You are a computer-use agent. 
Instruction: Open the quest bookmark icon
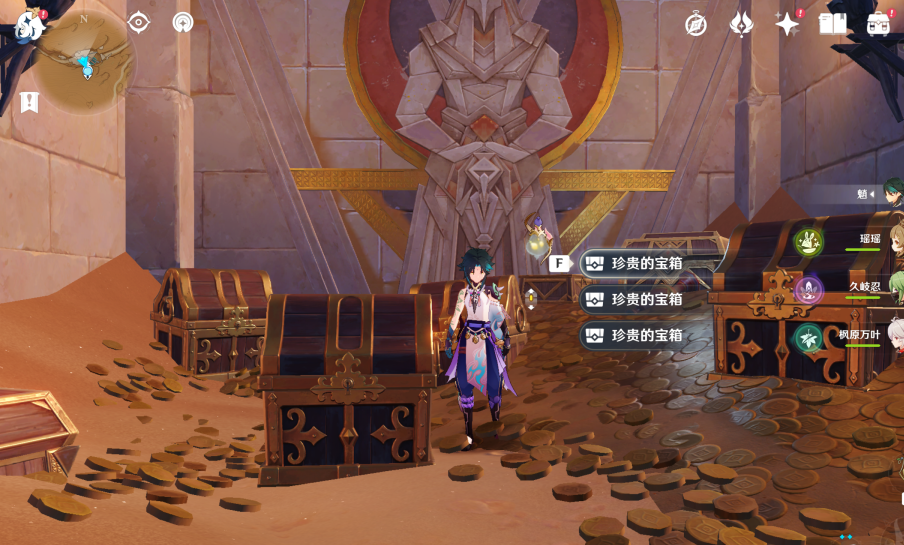tap(29, 102)
